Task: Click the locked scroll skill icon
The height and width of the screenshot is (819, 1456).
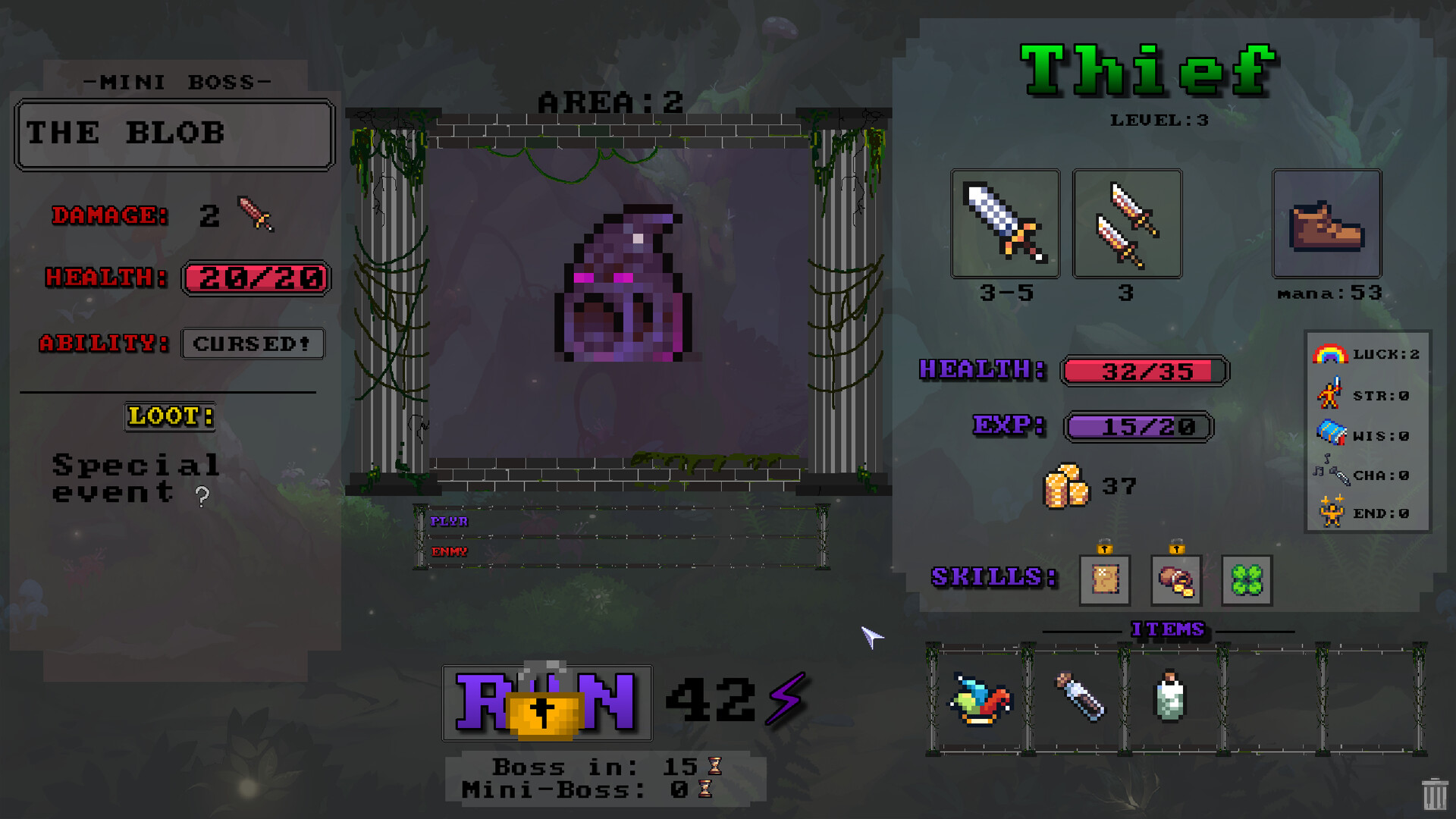Action: pos(1104,581)
